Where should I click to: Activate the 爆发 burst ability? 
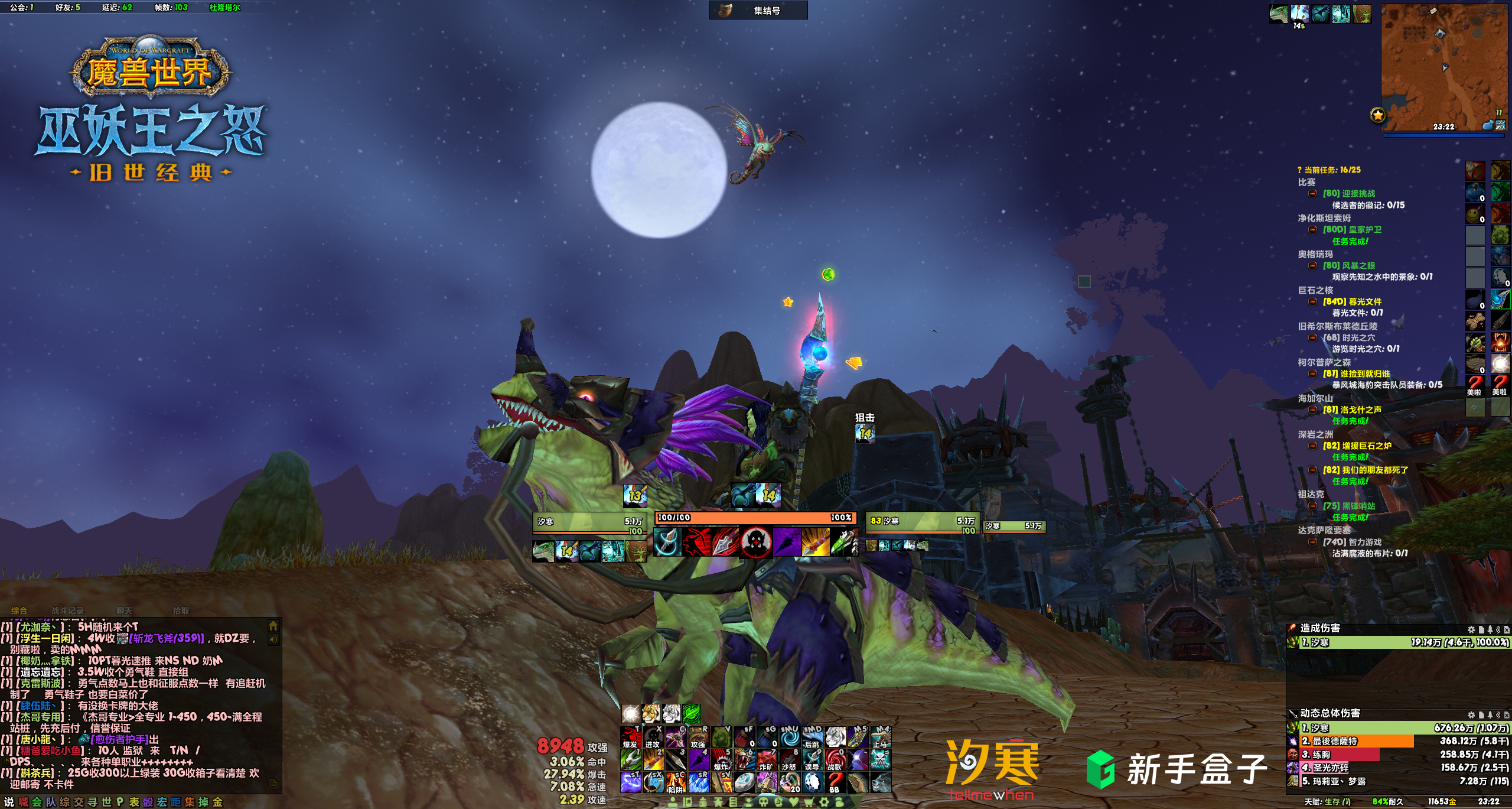(630, 737)
